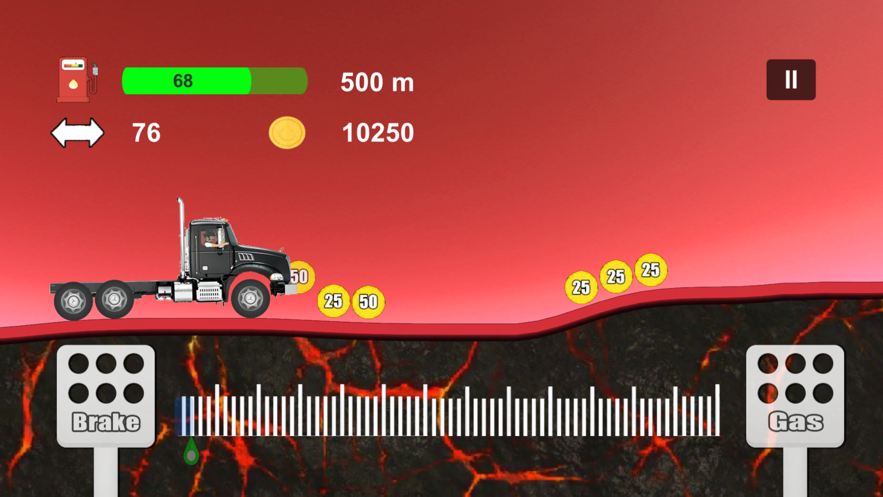Pause the game
Viewport: 883px width, 497px height.
[x=791, y=80]
